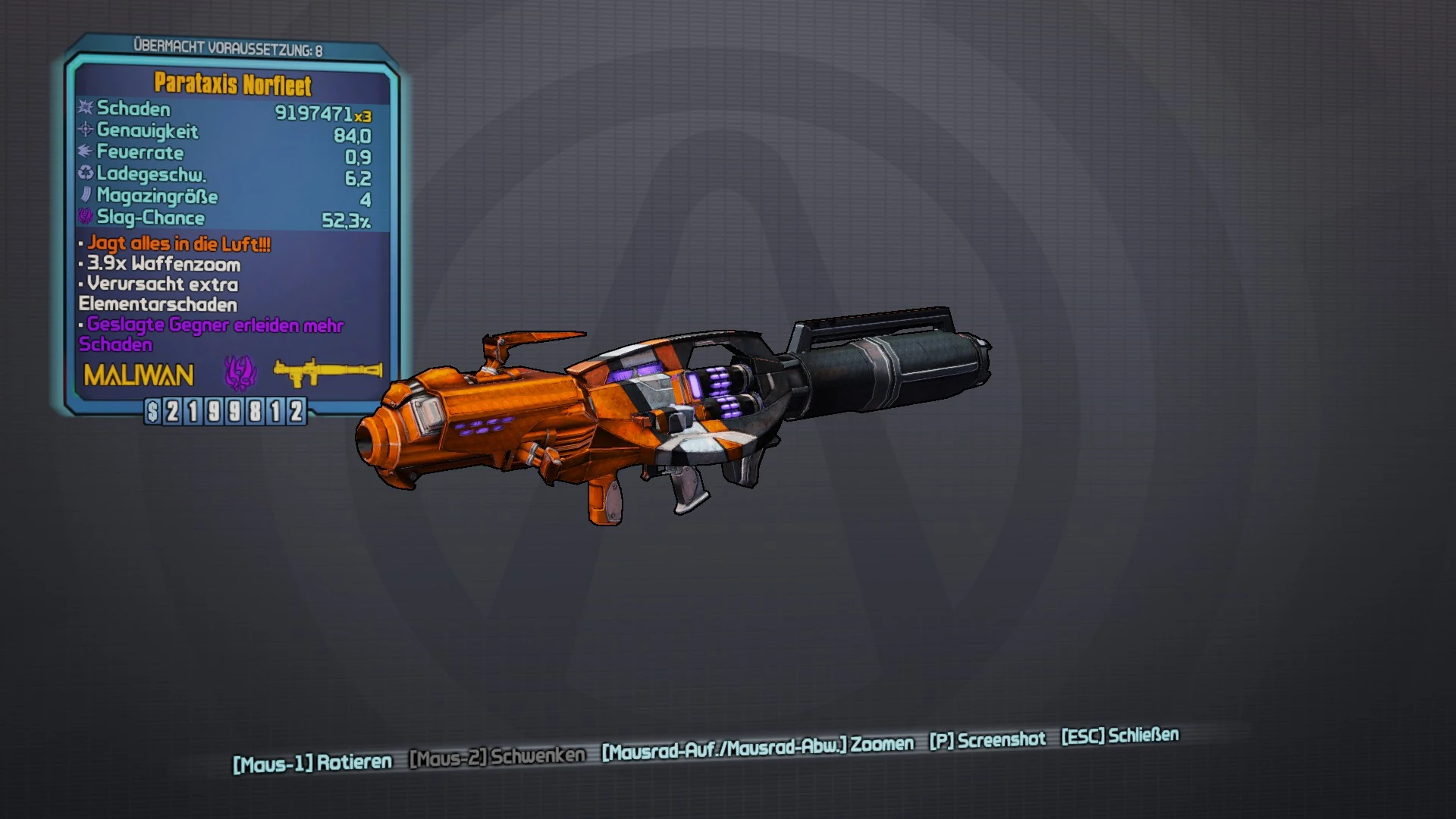Toggle the Geslagte Gegner bonus text

coord(212,325)
